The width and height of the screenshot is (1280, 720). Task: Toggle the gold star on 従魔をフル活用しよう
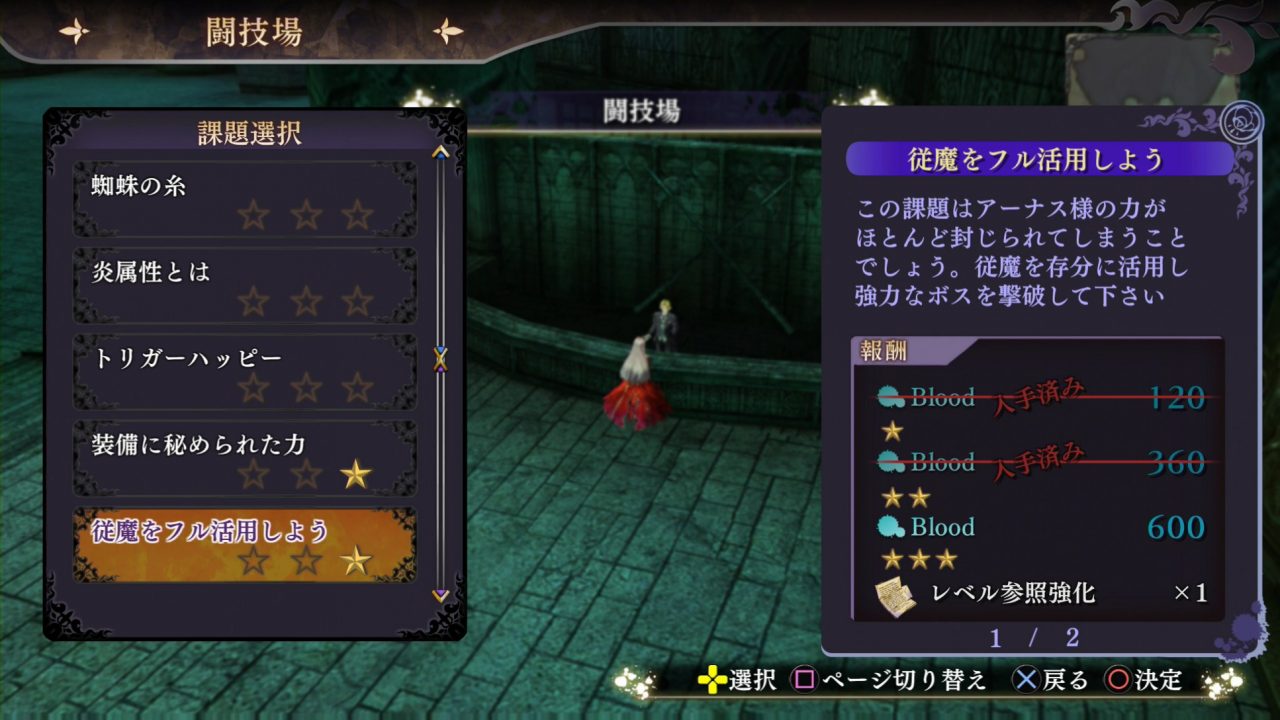point(355,562)
